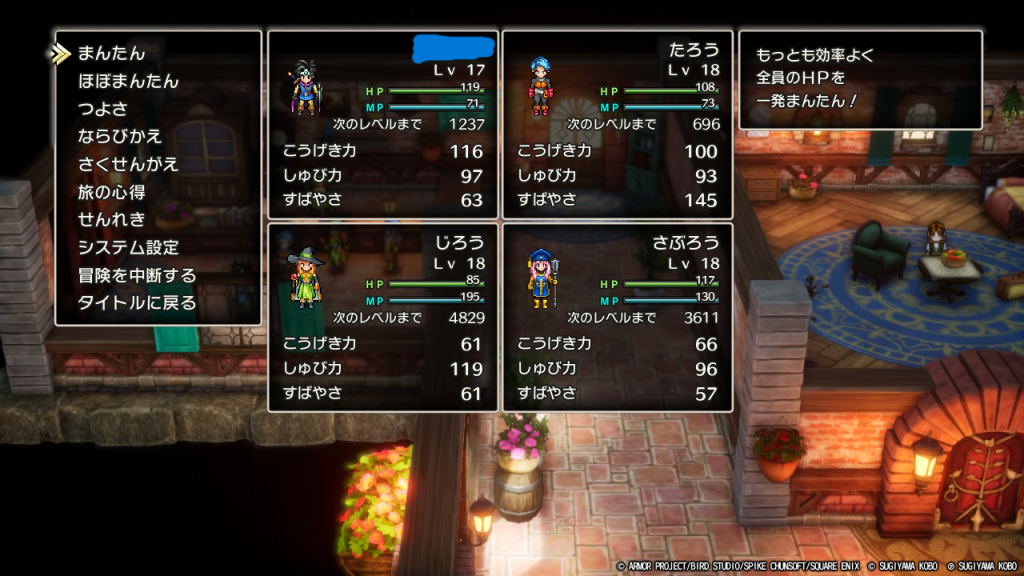1024x576 pixels.
Task: Choose 冒険を中断する to suspend the adventure
Action: click(137, 275)
